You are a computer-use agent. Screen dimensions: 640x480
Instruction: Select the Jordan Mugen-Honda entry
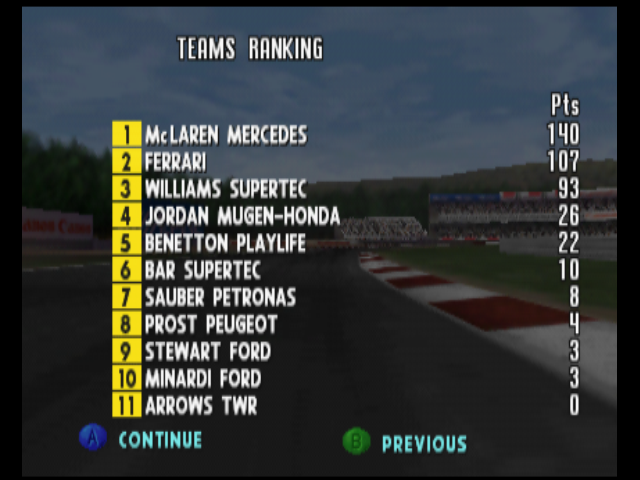242,216
